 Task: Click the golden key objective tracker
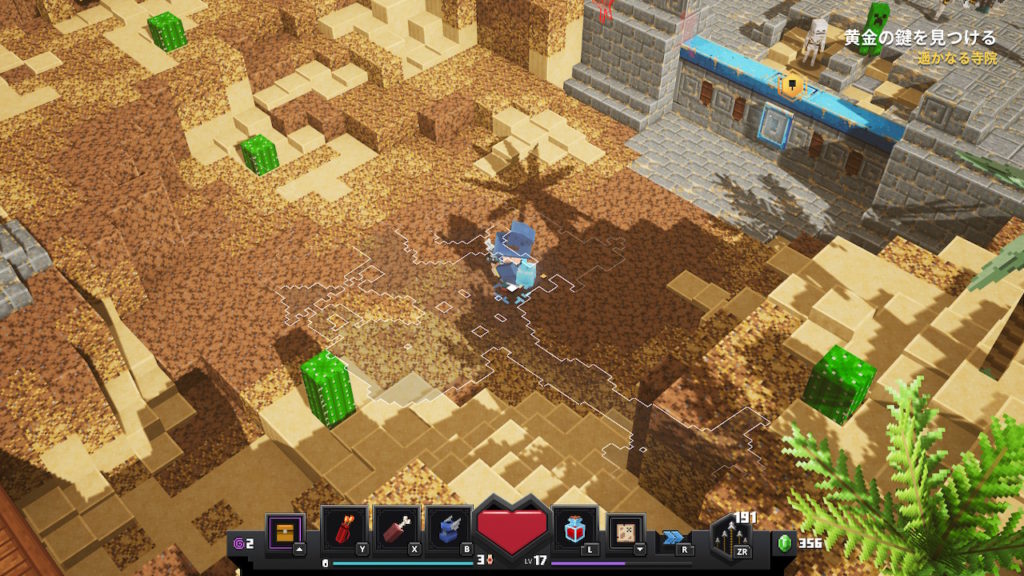tap(919, 38)
